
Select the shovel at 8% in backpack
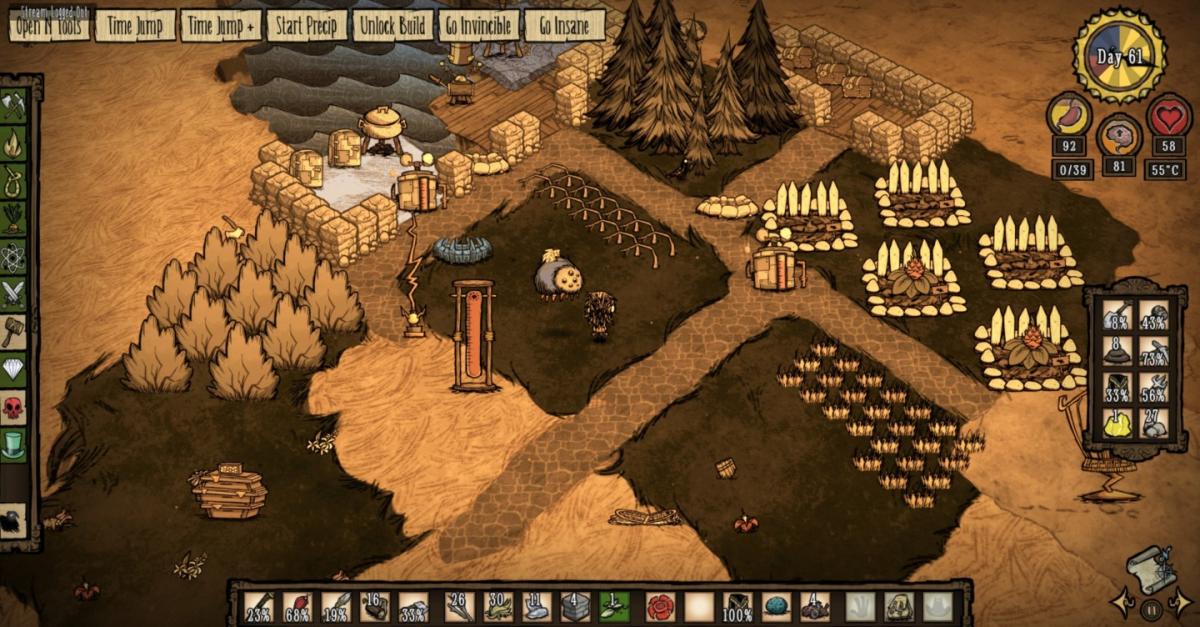point(1118,316)
